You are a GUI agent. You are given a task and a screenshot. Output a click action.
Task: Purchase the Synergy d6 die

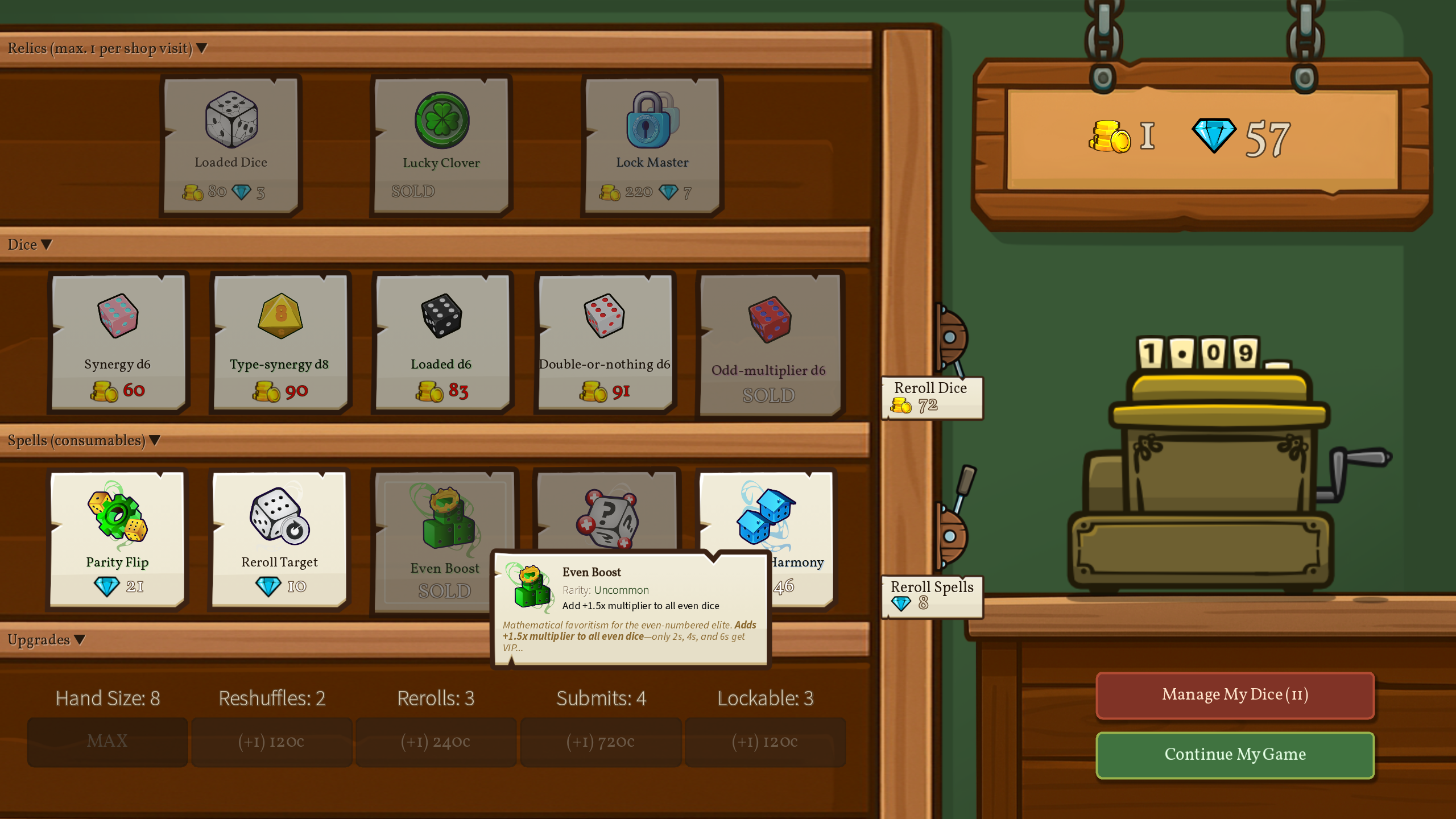click(x=118, y=342)
